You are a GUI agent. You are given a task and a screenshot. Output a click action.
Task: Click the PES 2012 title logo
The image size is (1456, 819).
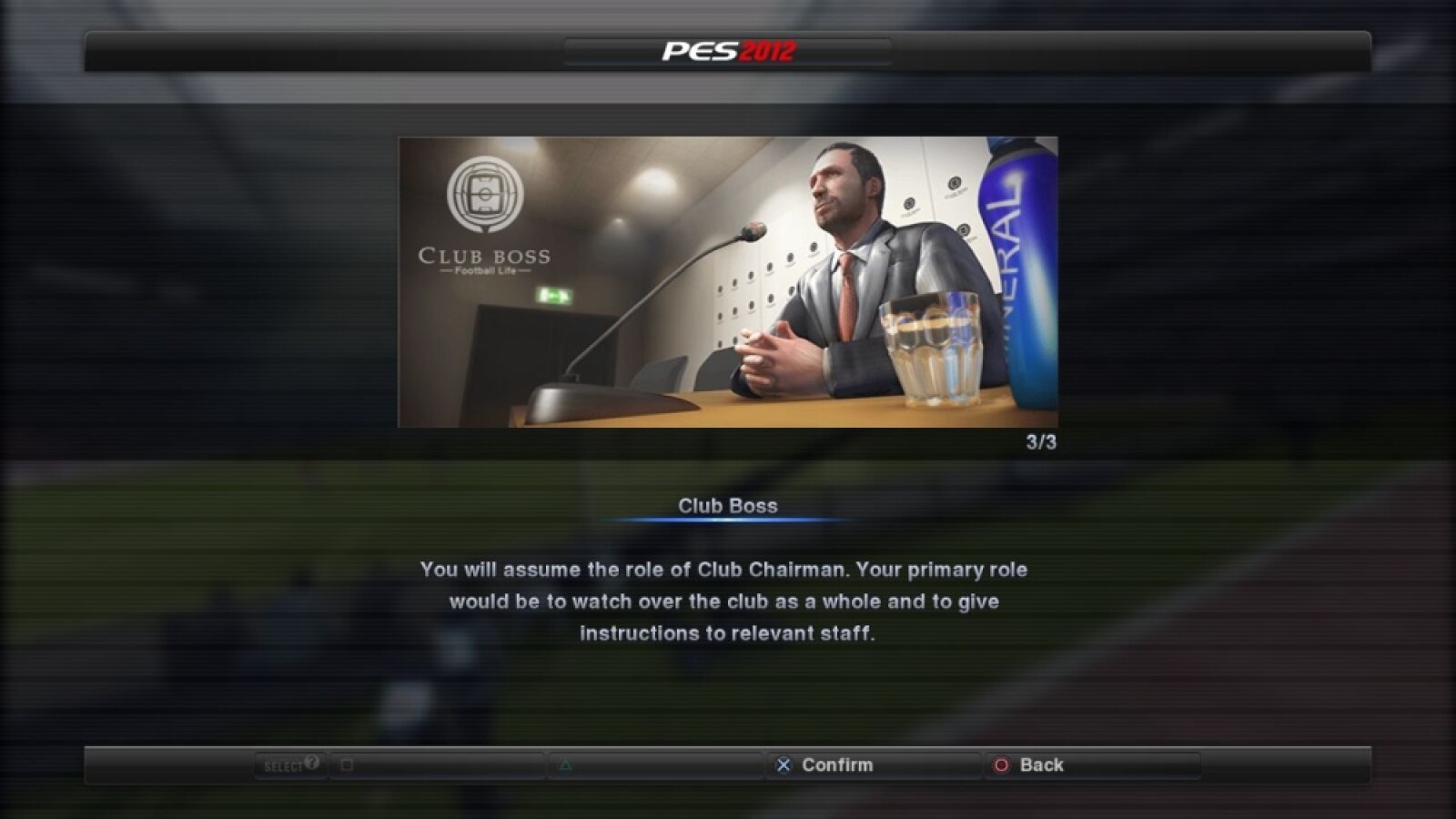tap(723, 52)
